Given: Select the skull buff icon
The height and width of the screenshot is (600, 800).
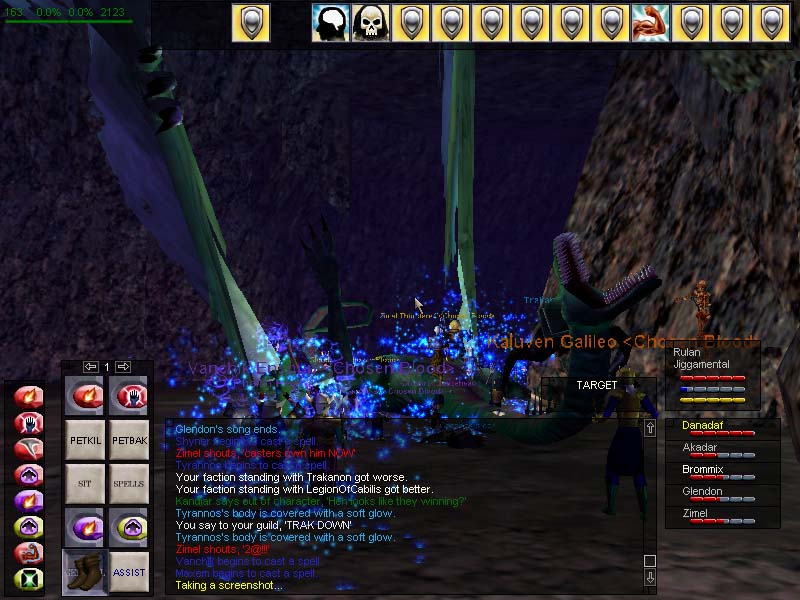Looking at the screenshot, I should pos(371,23).
